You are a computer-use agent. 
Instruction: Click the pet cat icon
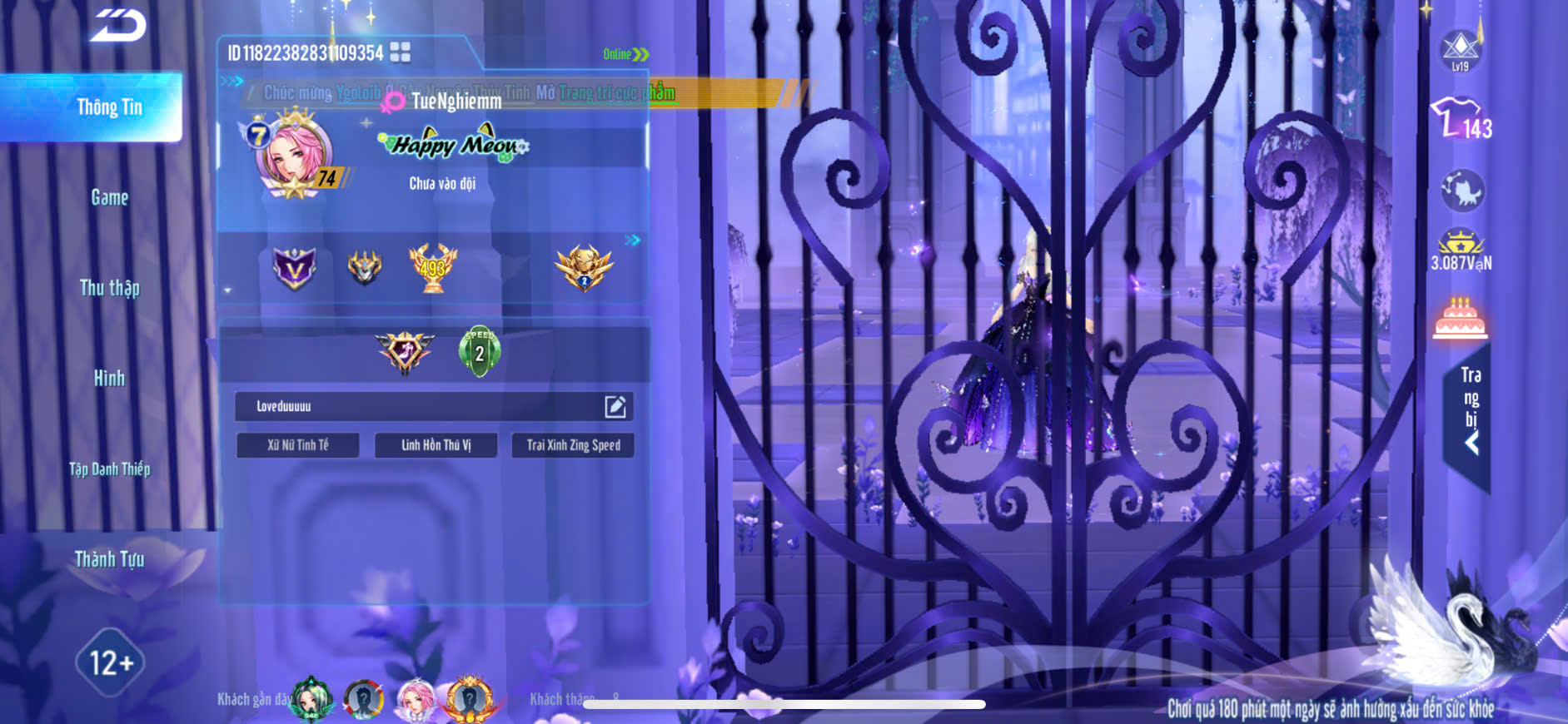point(1461,191)
